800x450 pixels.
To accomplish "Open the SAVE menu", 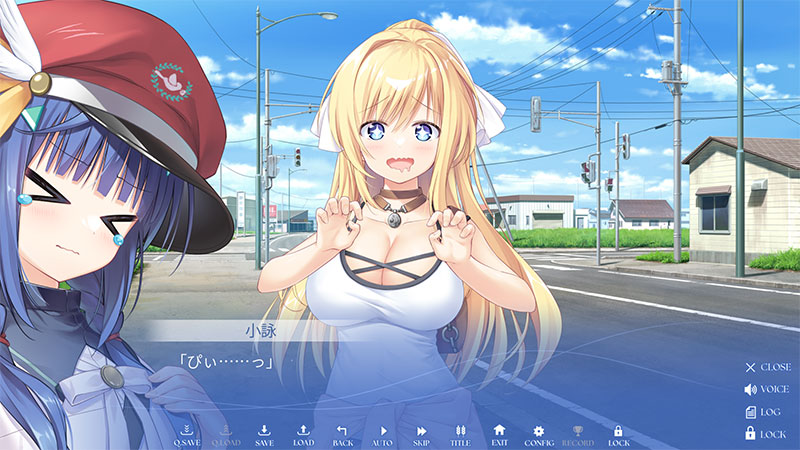I will pos(264,434).
